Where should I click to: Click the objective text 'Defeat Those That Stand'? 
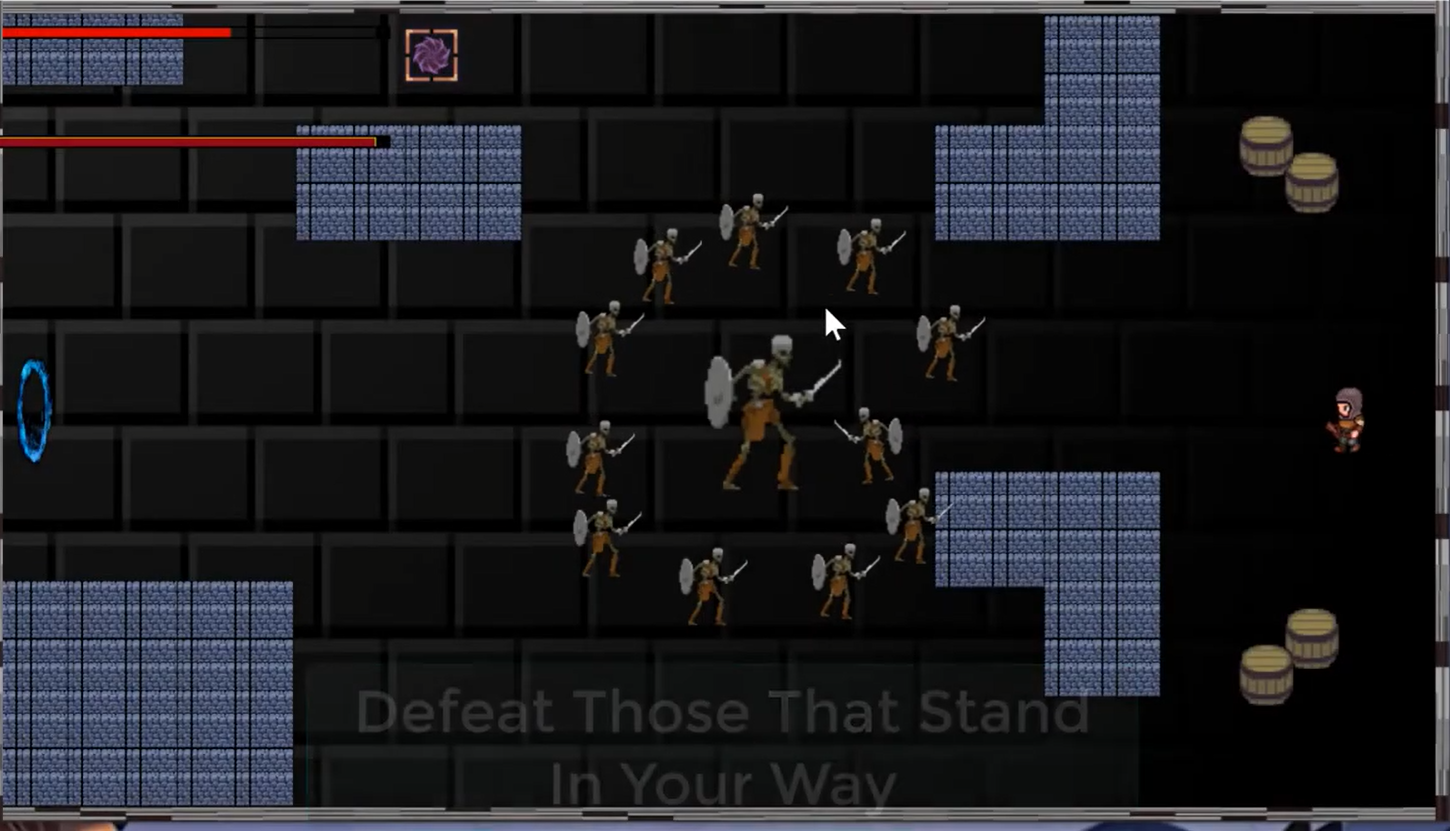(725, 712)
